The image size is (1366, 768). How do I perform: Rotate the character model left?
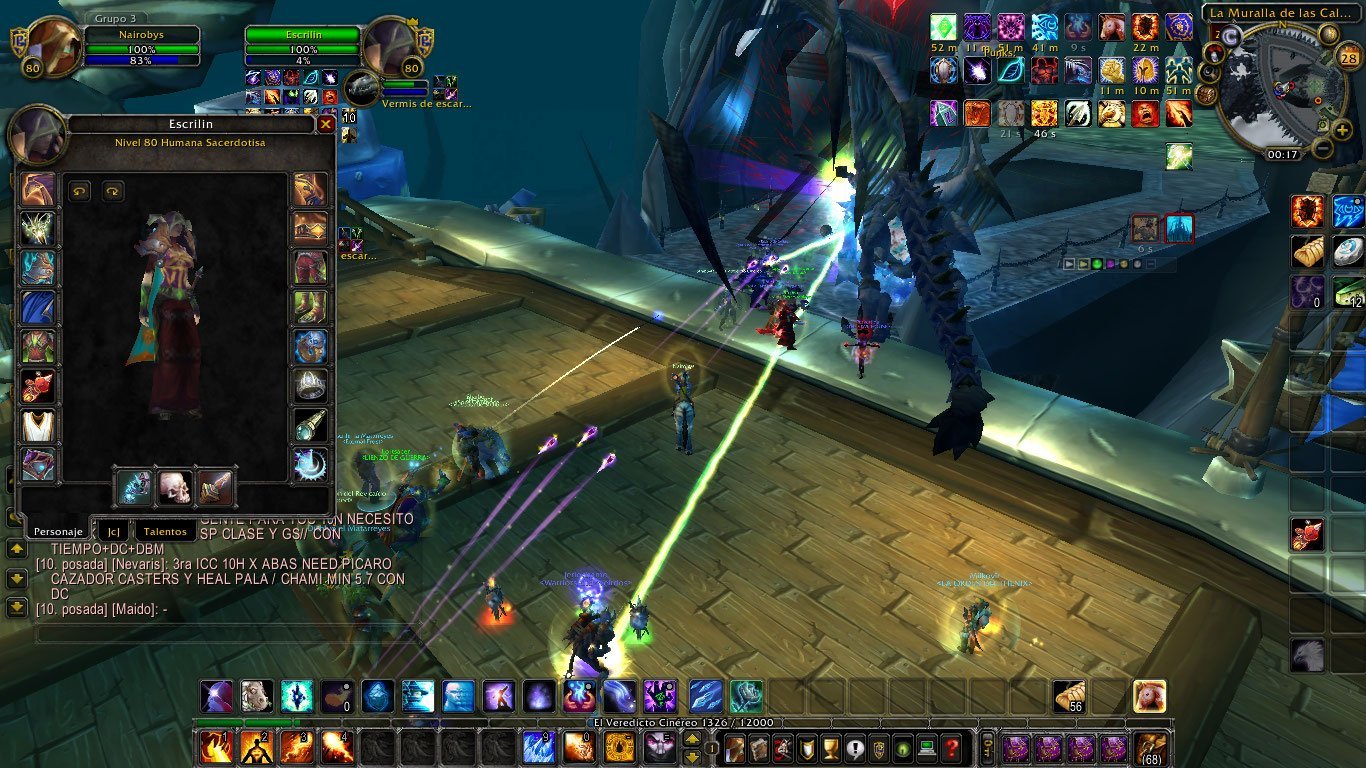click(x=80, y=190)
